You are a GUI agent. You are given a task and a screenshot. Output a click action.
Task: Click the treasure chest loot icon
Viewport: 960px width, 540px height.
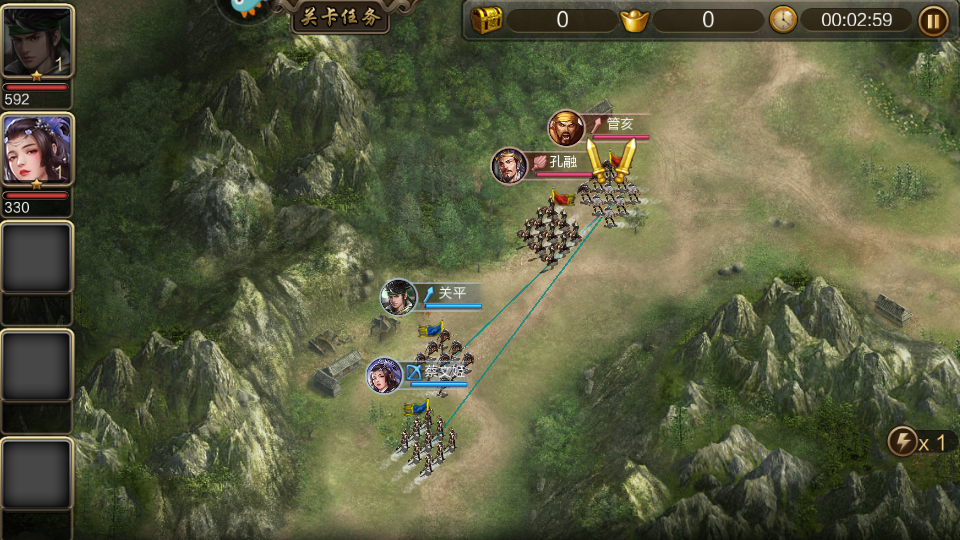point(486,20)
